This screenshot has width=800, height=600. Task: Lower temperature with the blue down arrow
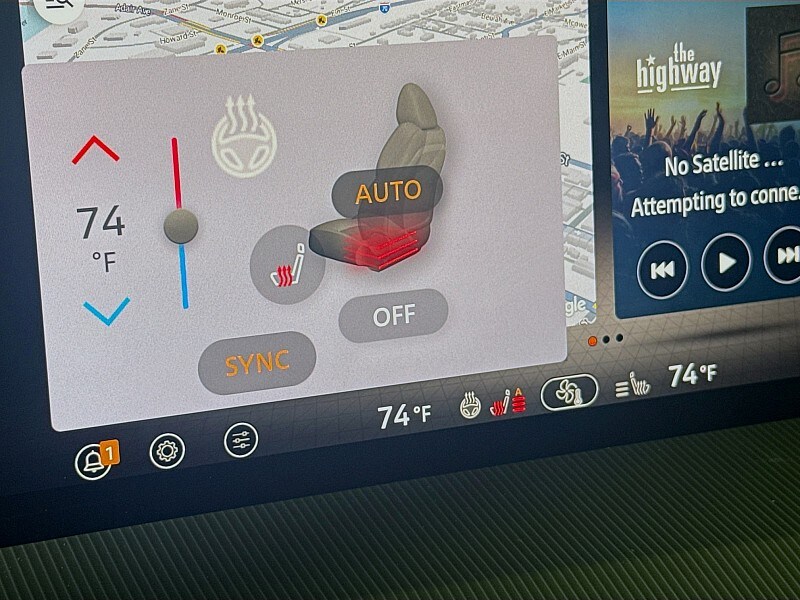click(x=106, y=310)
